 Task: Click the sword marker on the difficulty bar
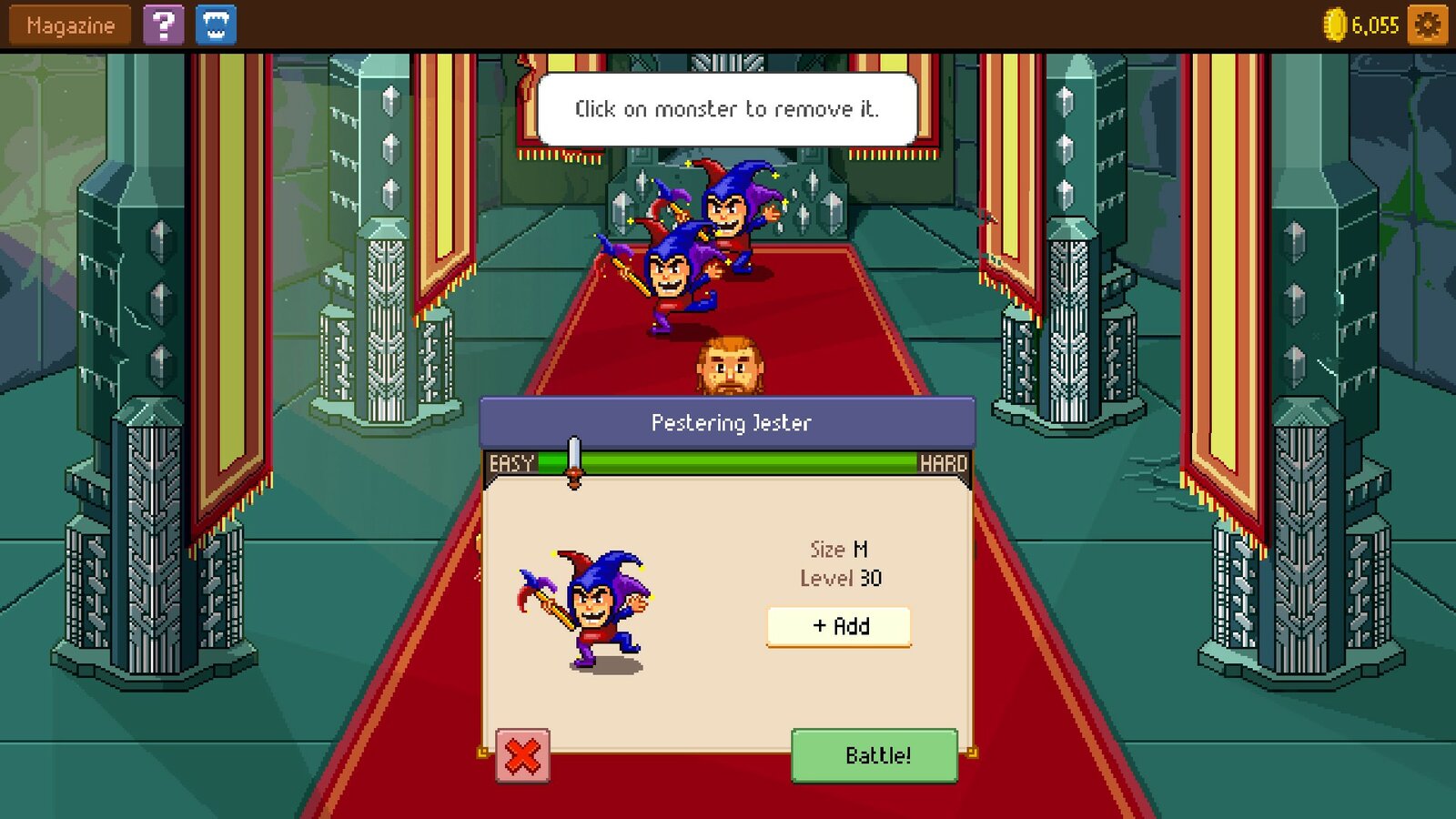click(x=572, y=460)
